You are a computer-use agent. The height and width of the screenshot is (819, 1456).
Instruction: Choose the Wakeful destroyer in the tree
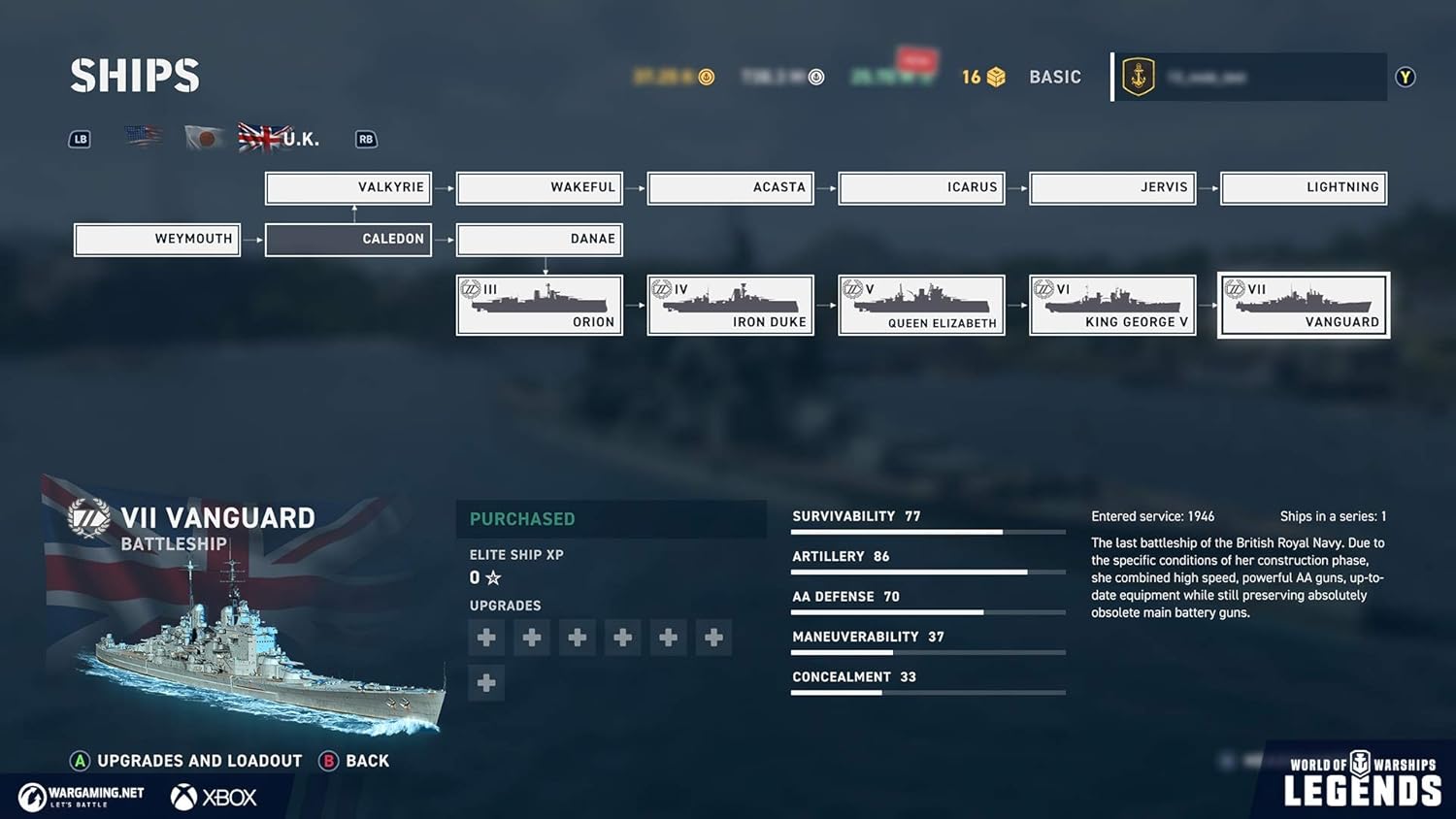[539, 187]
